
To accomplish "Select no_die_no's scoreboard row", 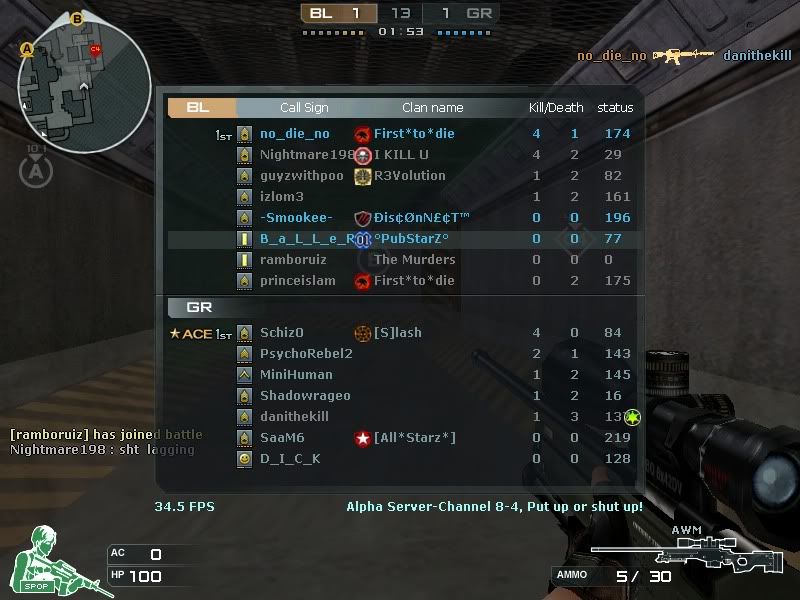I will coord(400,134).
